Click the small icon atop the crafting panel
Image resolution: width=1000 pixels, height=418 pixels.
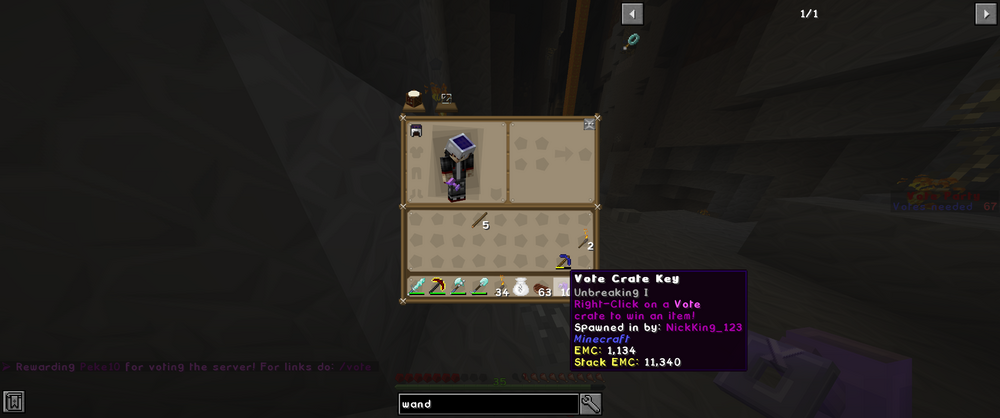(x=589, y=126)
